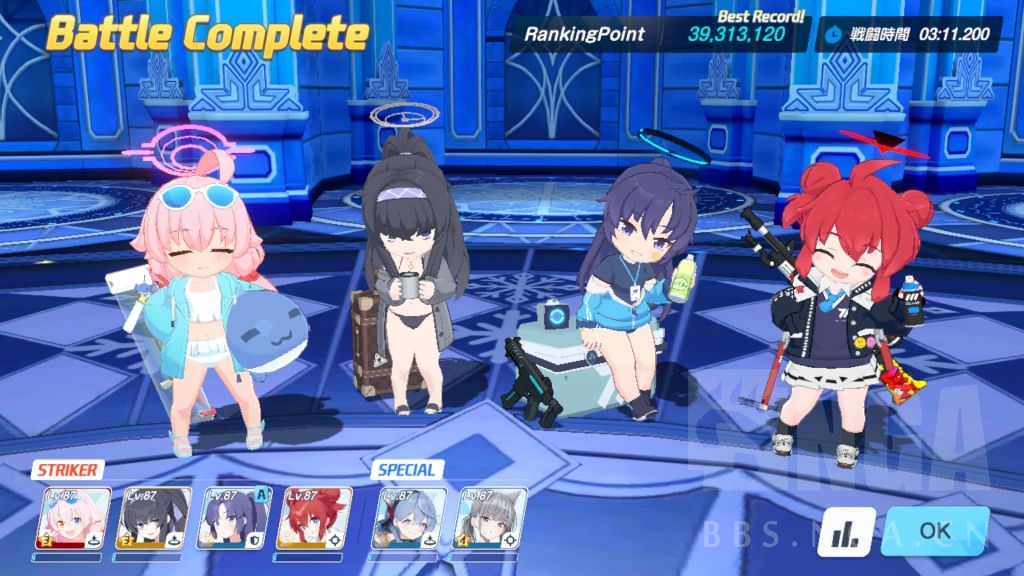This screenshot has height=576, width=1024.
Task: Select the blue-haired special student portrait
Action: (409, 518)
